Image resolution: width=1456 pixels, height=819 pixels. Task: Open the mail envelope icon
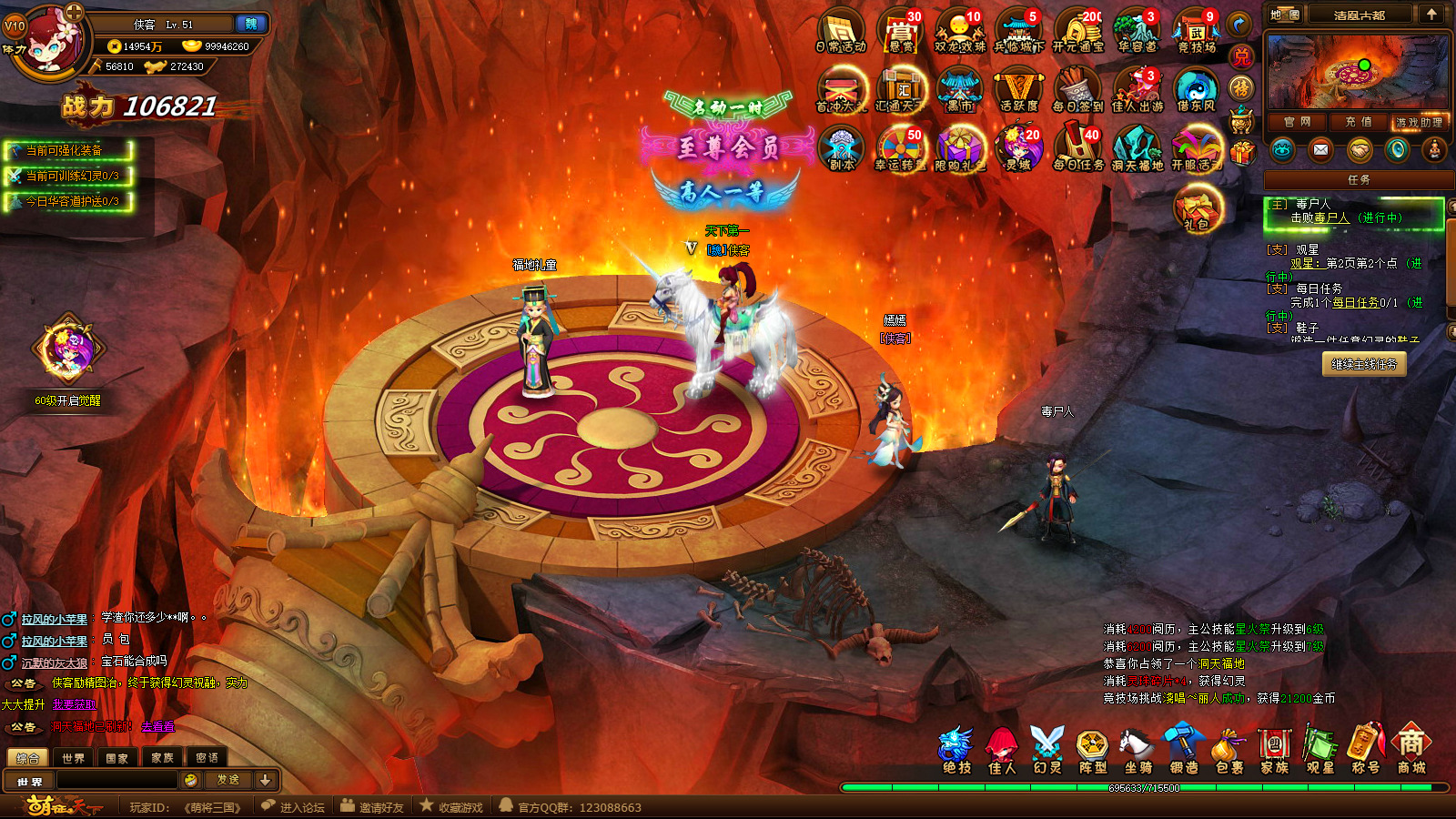(x=1320, y=150)
